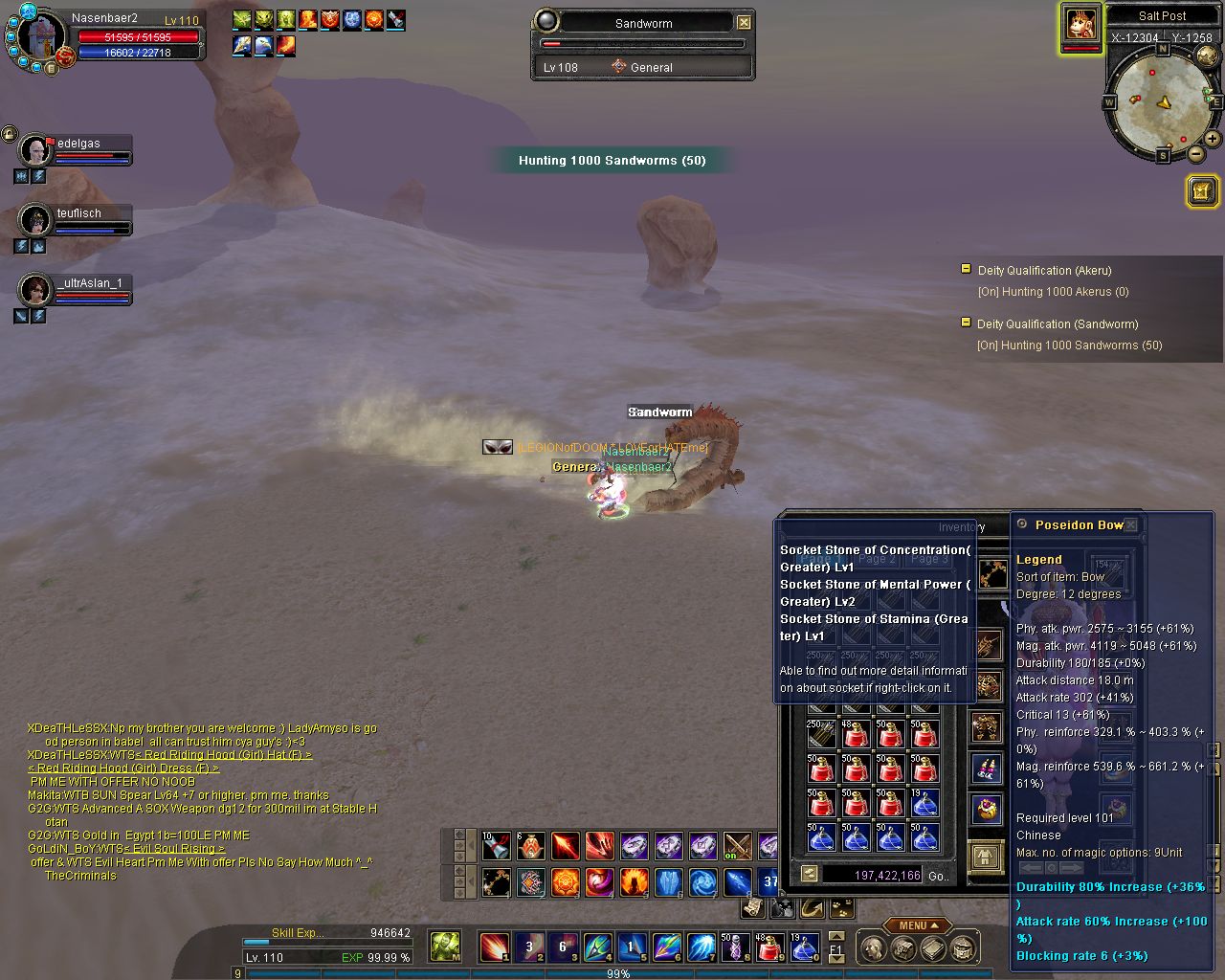Image resolution: width=1225 pixels, height=980 pixels.
Task: Use the blue mana potion in hotbar slot 0
Action: coord(804,947)
